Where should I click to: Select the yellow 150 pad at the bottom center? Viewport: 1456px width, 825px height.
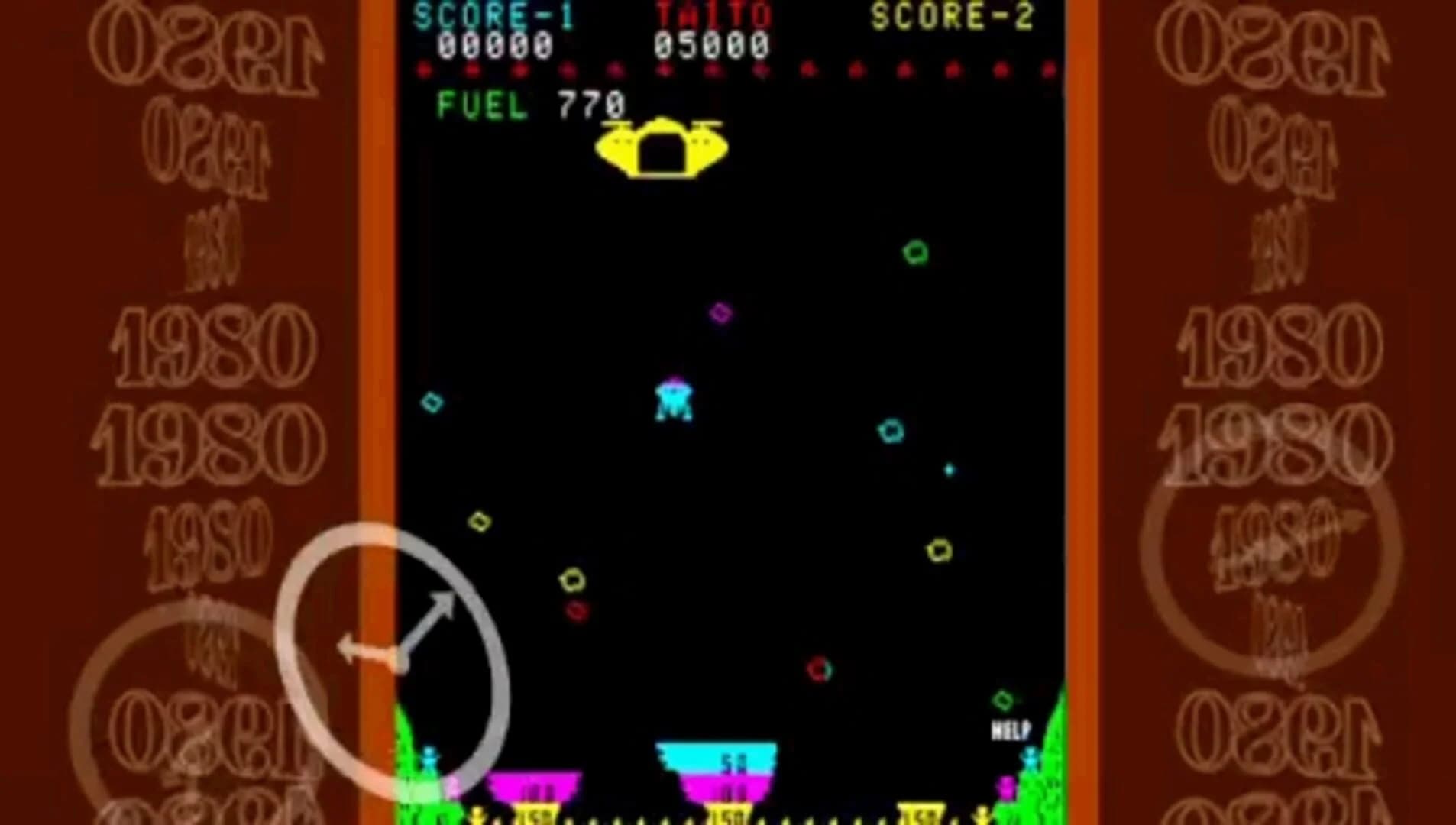click(730, 817)
